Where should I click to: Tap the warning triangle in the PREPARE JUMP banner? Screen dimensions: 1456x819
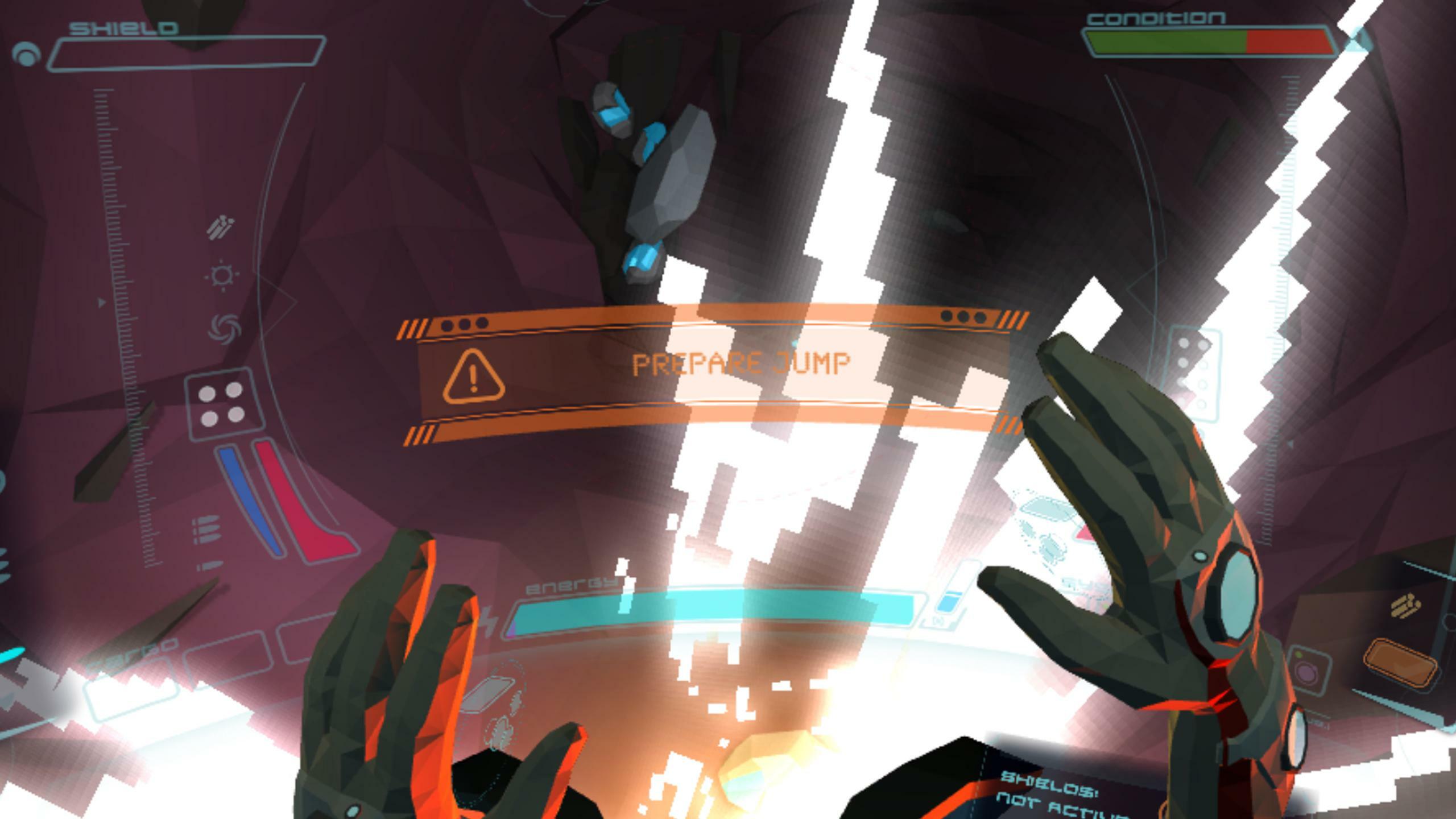click(472, 378)
